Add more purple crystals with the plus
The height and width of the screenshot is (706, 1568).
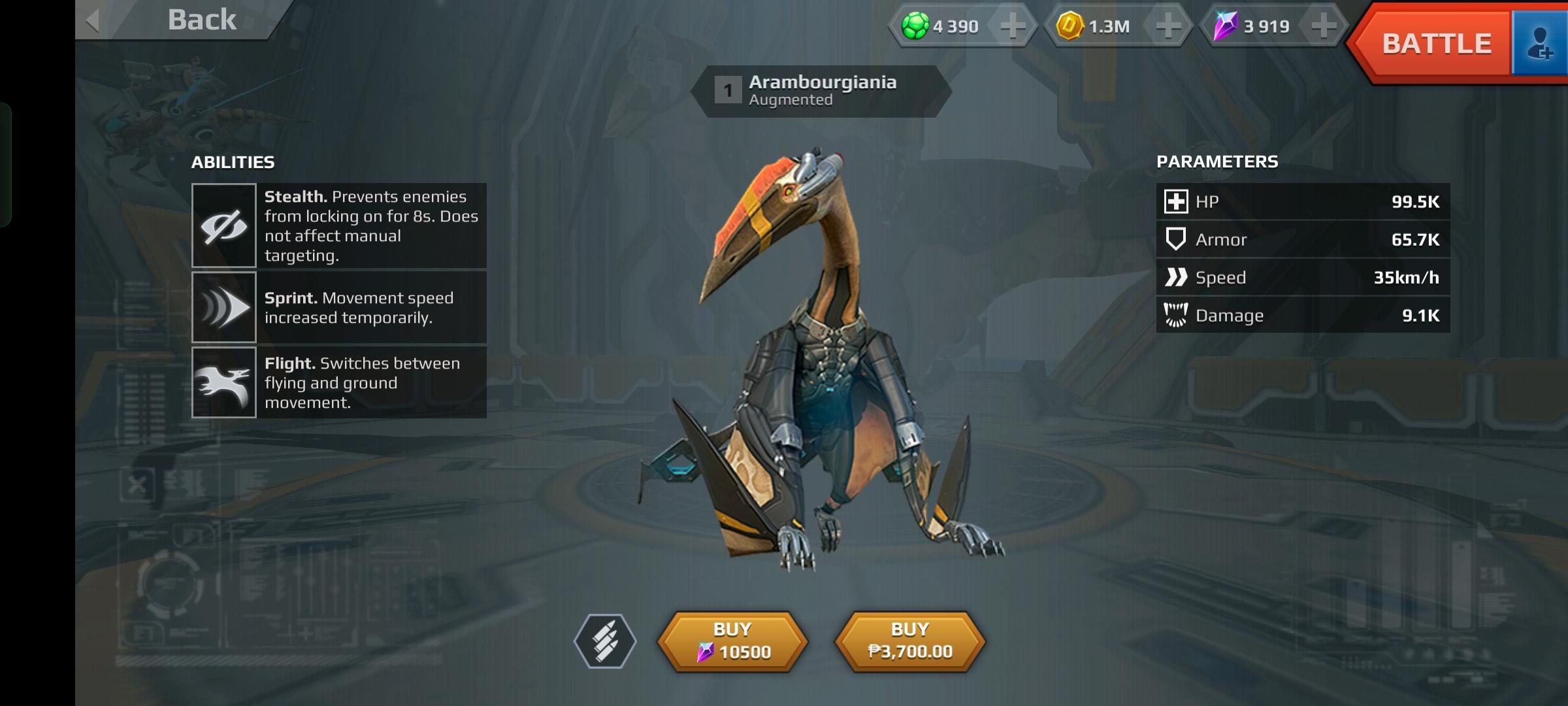pyautogui.click(x=1323, y=27)
